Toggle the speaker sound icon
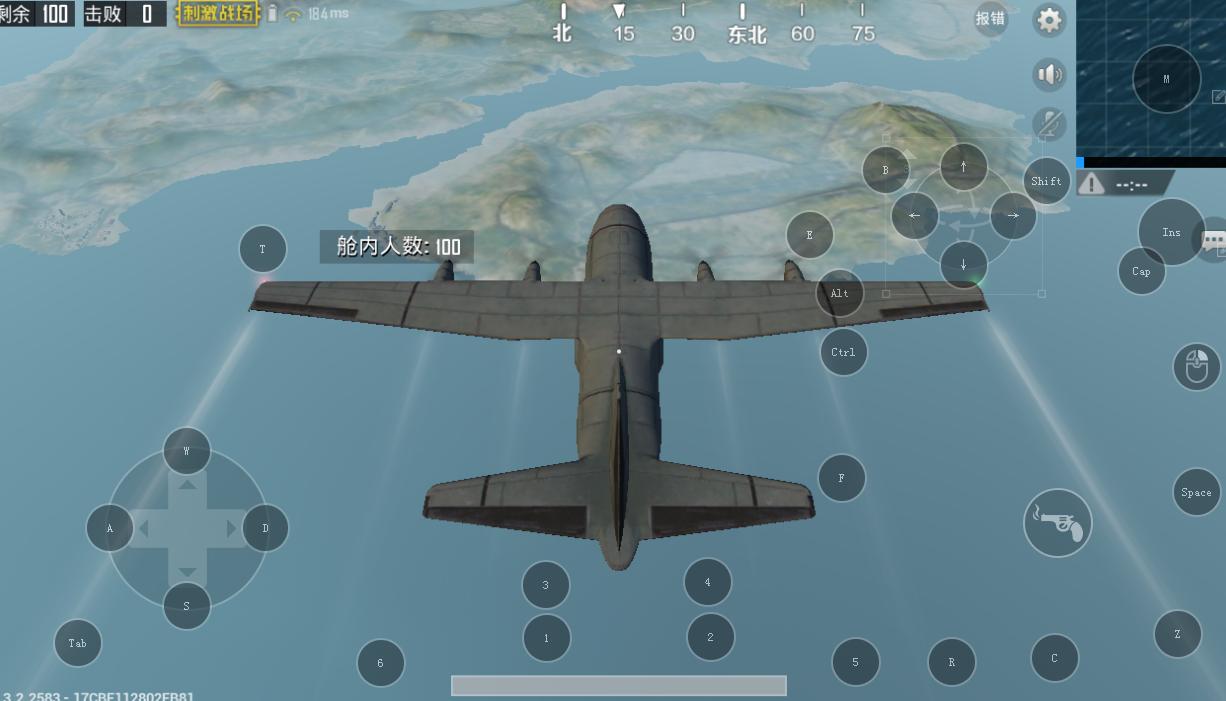This screenshot has width=1226, height=701. 1049,75
